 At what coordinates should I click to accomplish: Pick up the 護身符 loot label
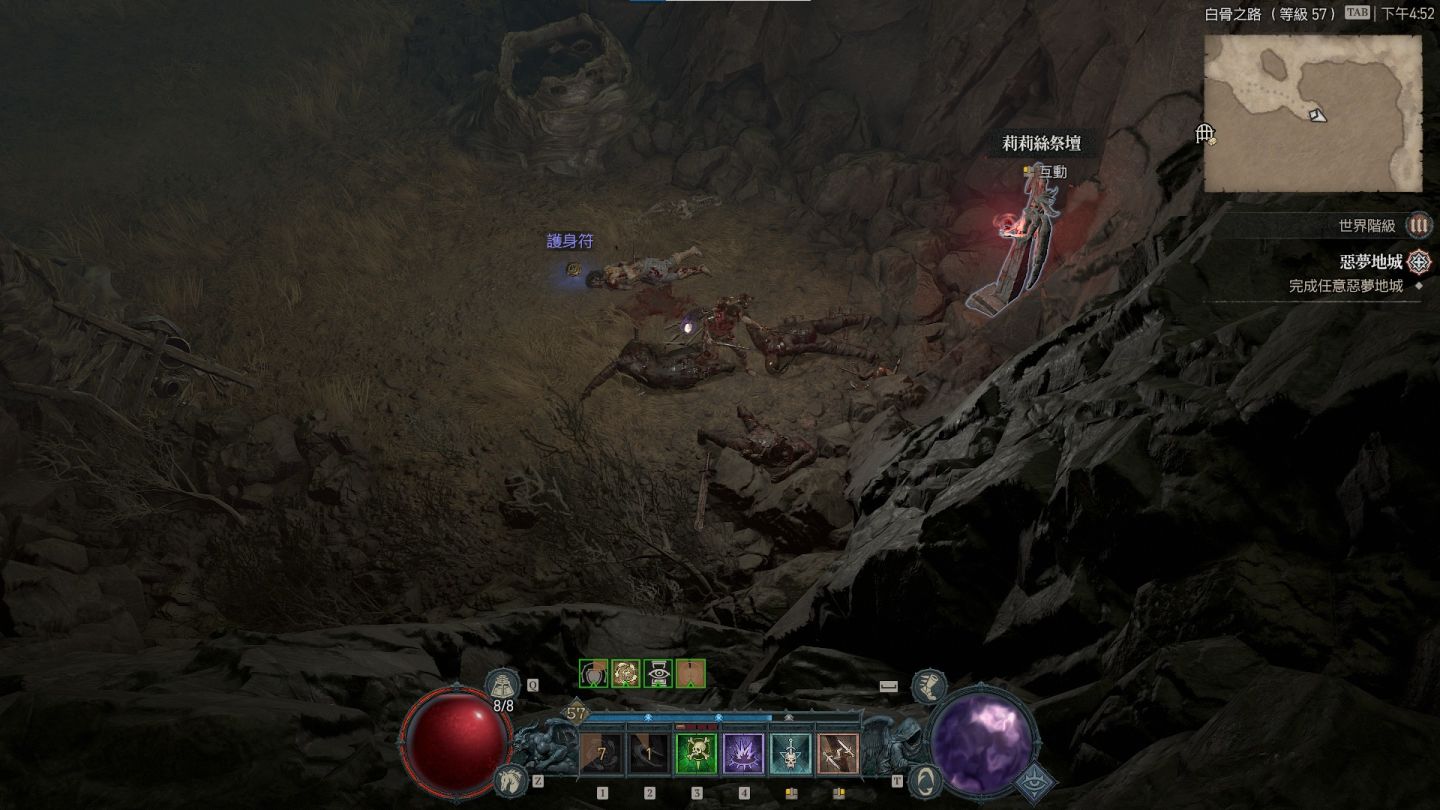tap(570, 242)
